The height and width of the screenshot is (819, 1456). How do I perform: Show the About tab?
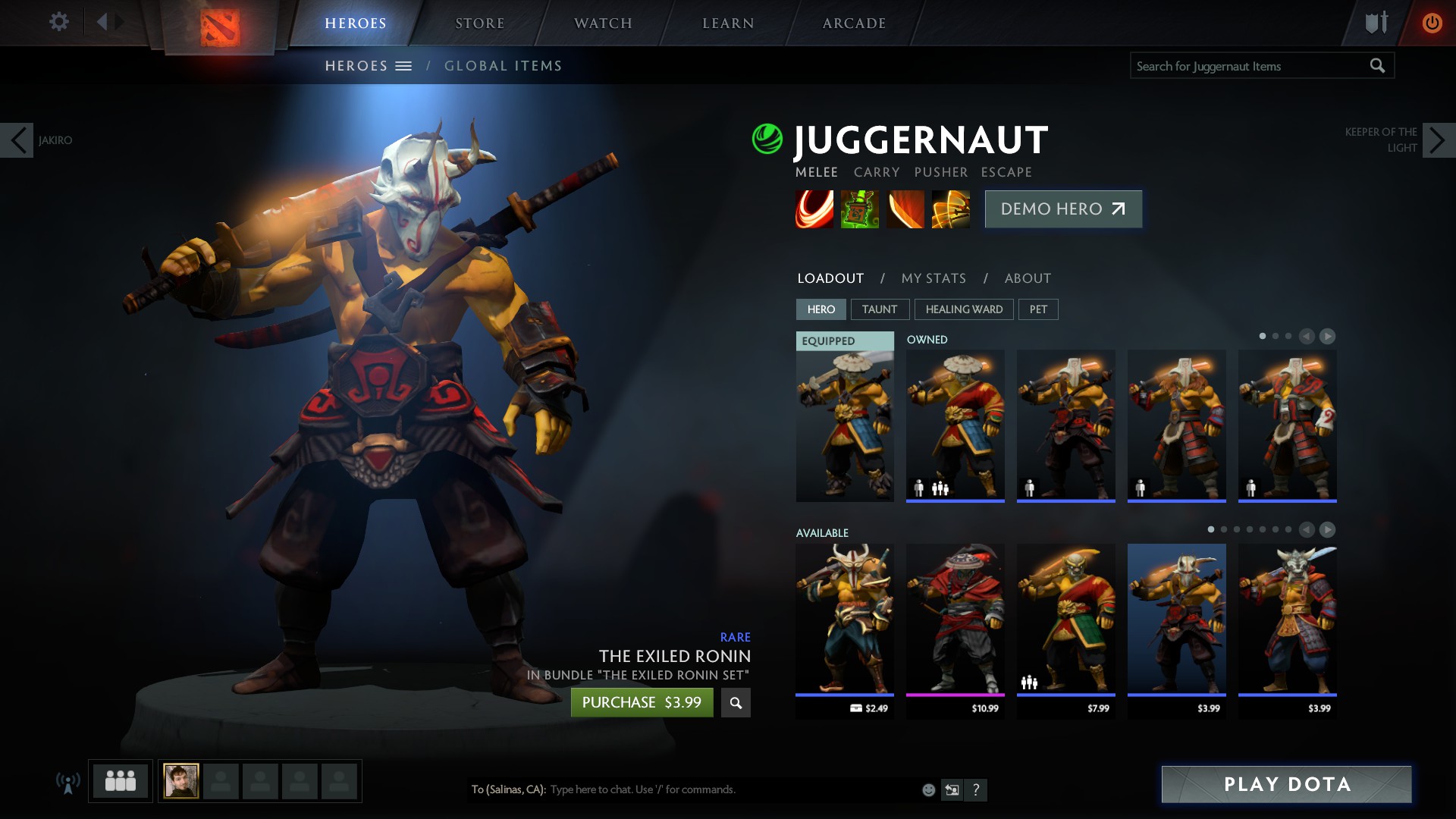click(1028, 278)
